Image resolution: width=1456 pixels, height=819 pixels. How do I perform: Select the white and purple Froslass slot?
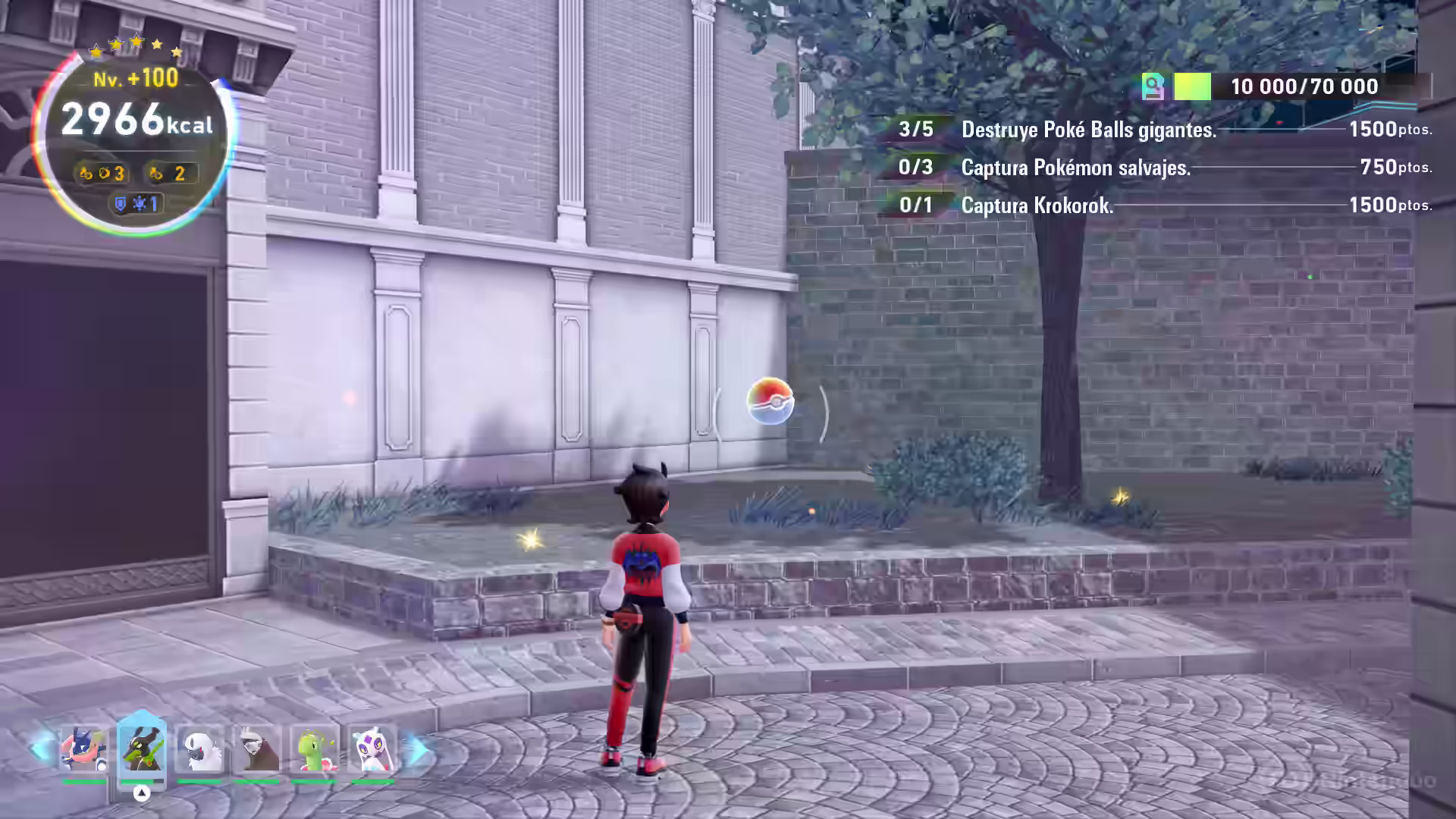point(372,749)
